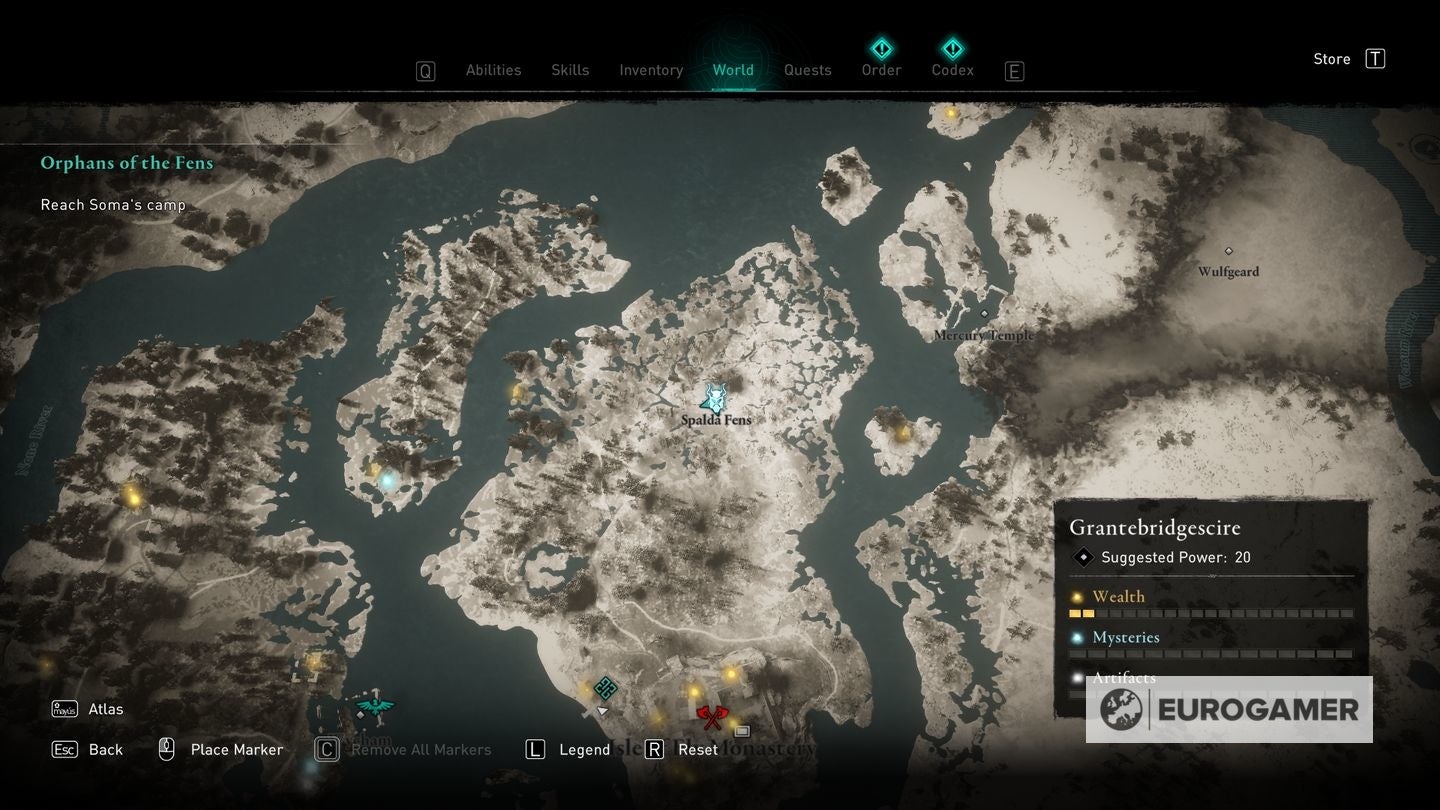This screenshot has width=1440, height=810.
Task: Switch to the Quests tab
Action: pos(807,70)
